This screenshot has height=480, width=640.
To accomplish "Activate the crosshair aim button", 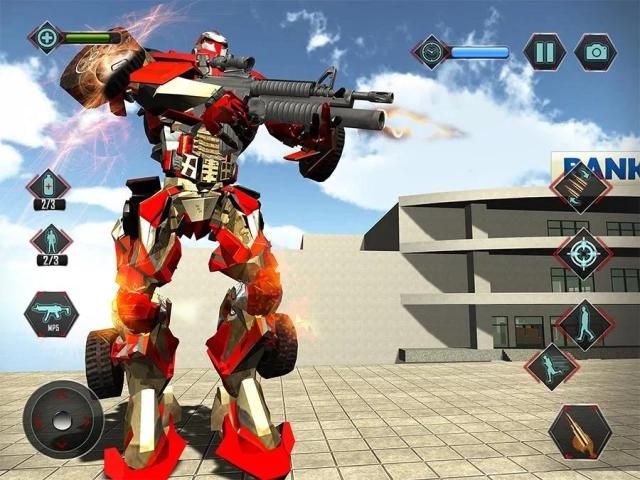I will (583, 254).
